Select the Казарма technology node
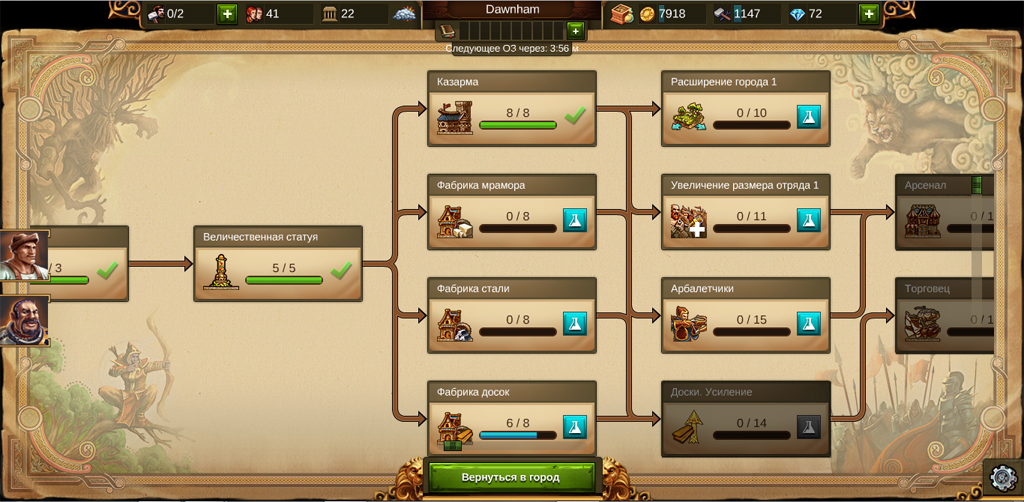 (511, 108)
